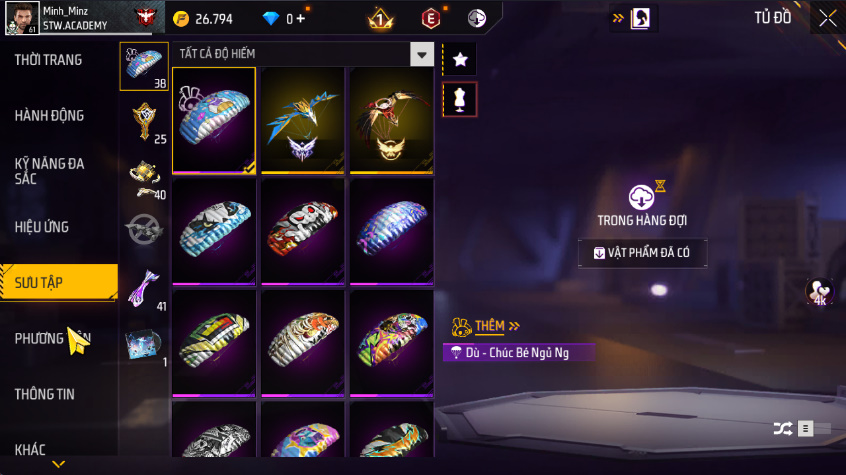Click the Vật Phẩm Đã Có button
Viewport: 846px width, 475px height.
tap(642, 253)
